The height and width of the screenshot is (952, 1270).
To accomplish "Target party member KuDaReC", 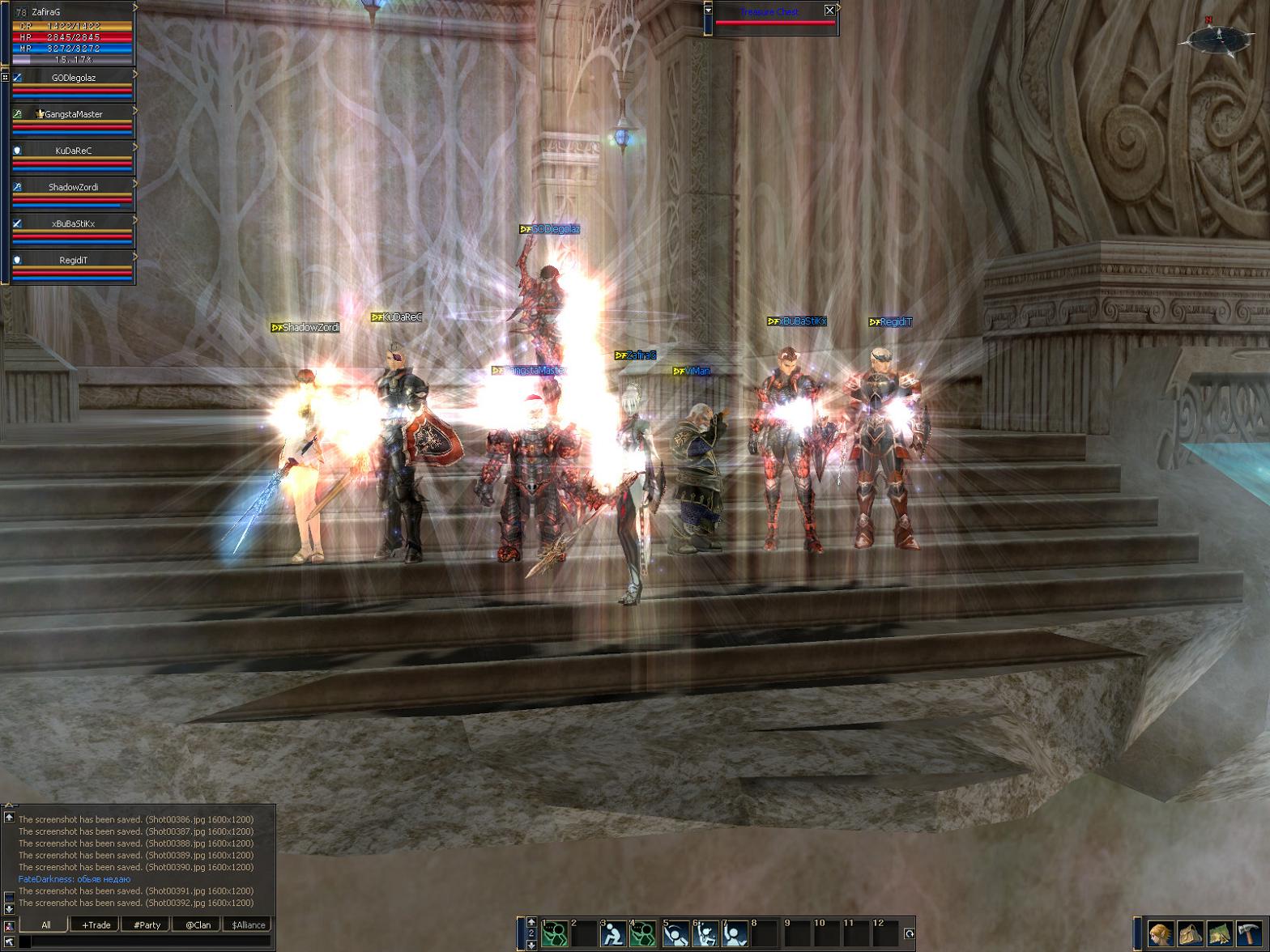I will tap(73, 151).
